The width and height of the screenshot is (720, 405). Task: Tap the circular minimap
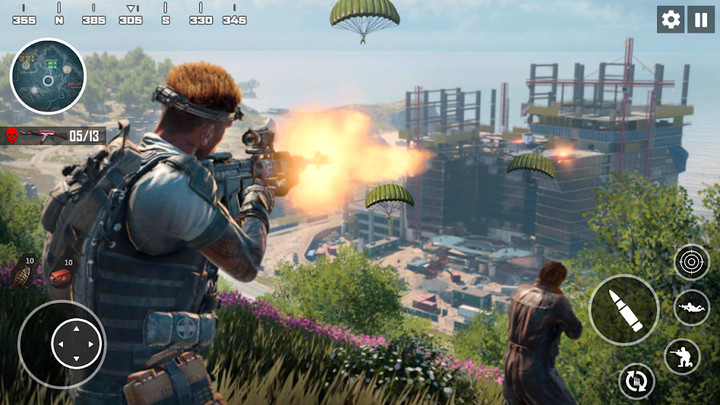tap(48, 76)
